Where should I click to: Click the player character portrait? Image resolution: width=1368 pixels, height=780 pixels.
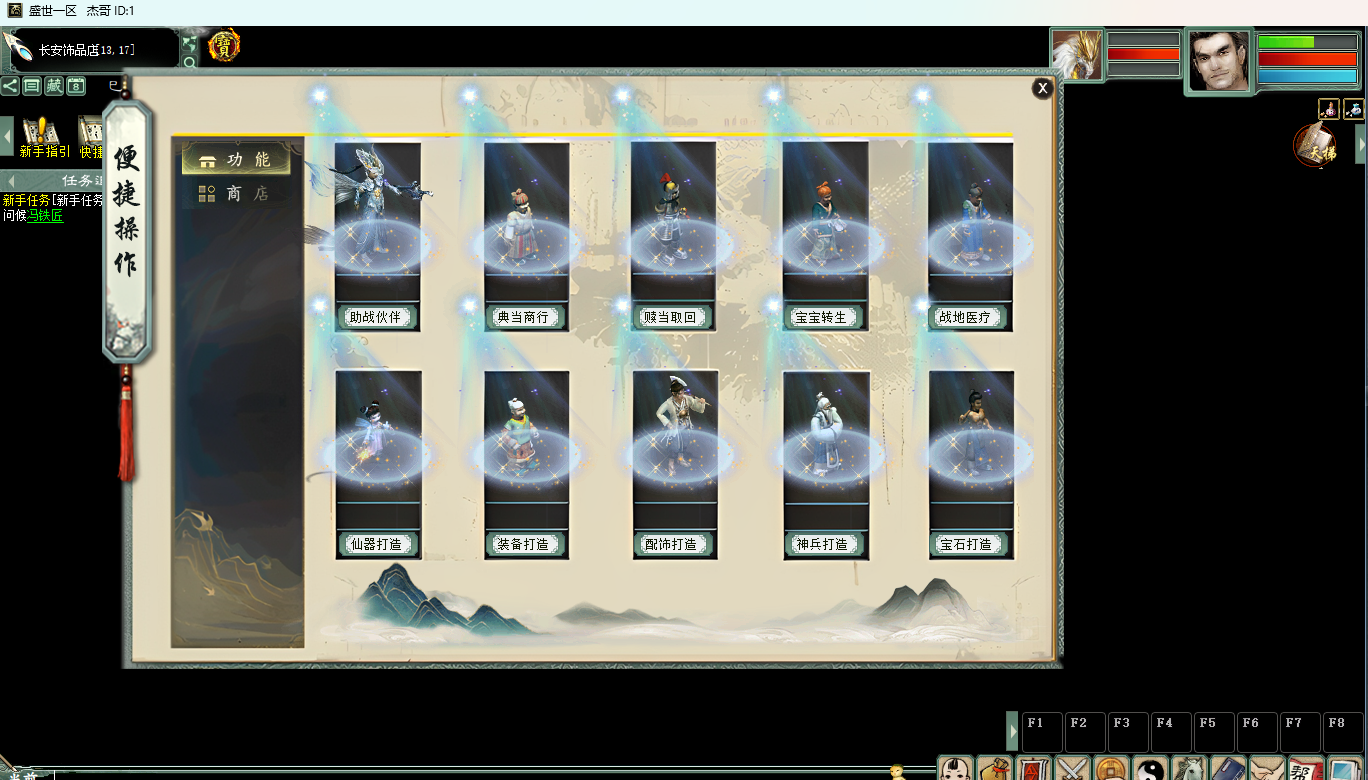[x=1218, y=61]
